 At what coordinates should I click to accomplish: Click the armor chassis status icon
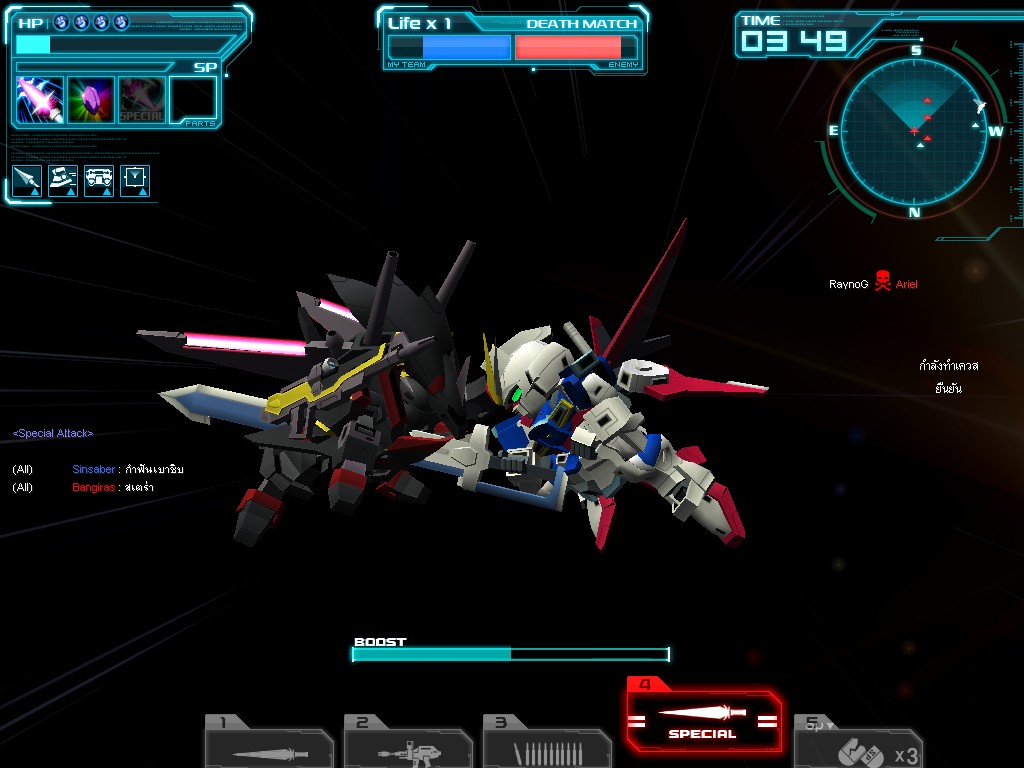click(99, 180)
